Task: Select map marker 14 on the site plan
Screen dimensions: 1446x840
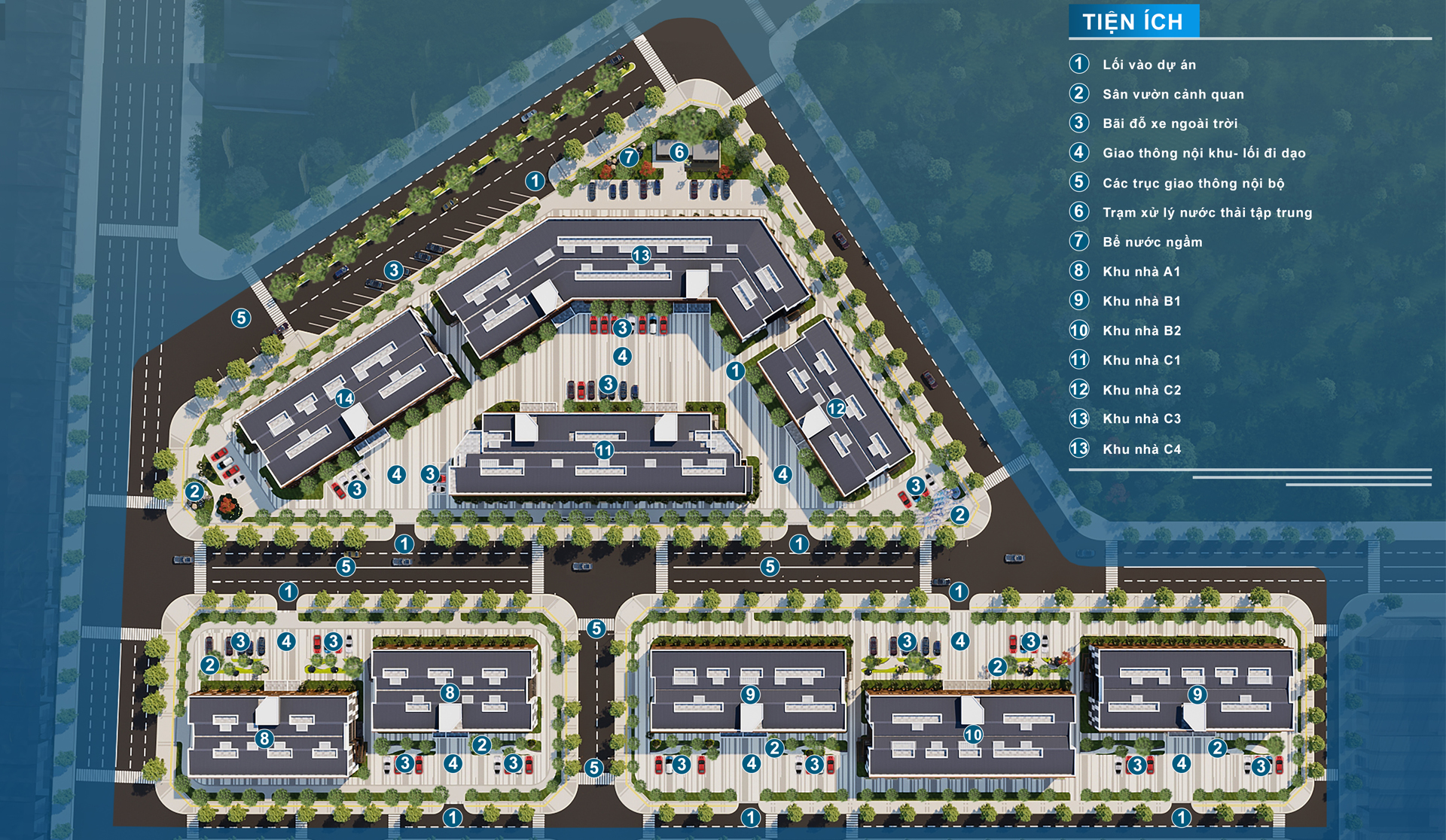Action: tap(345, 398)
